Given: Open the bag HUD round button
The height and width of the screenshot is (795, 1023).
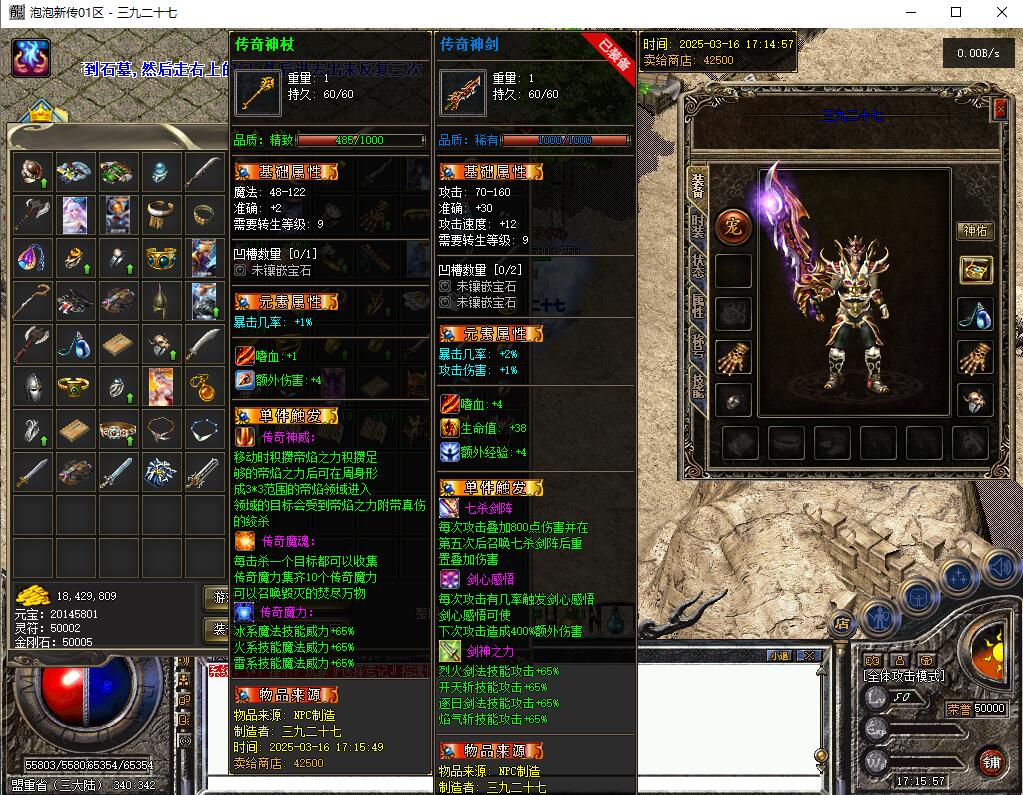Looking at the screenshot, I should click(918, 597).
